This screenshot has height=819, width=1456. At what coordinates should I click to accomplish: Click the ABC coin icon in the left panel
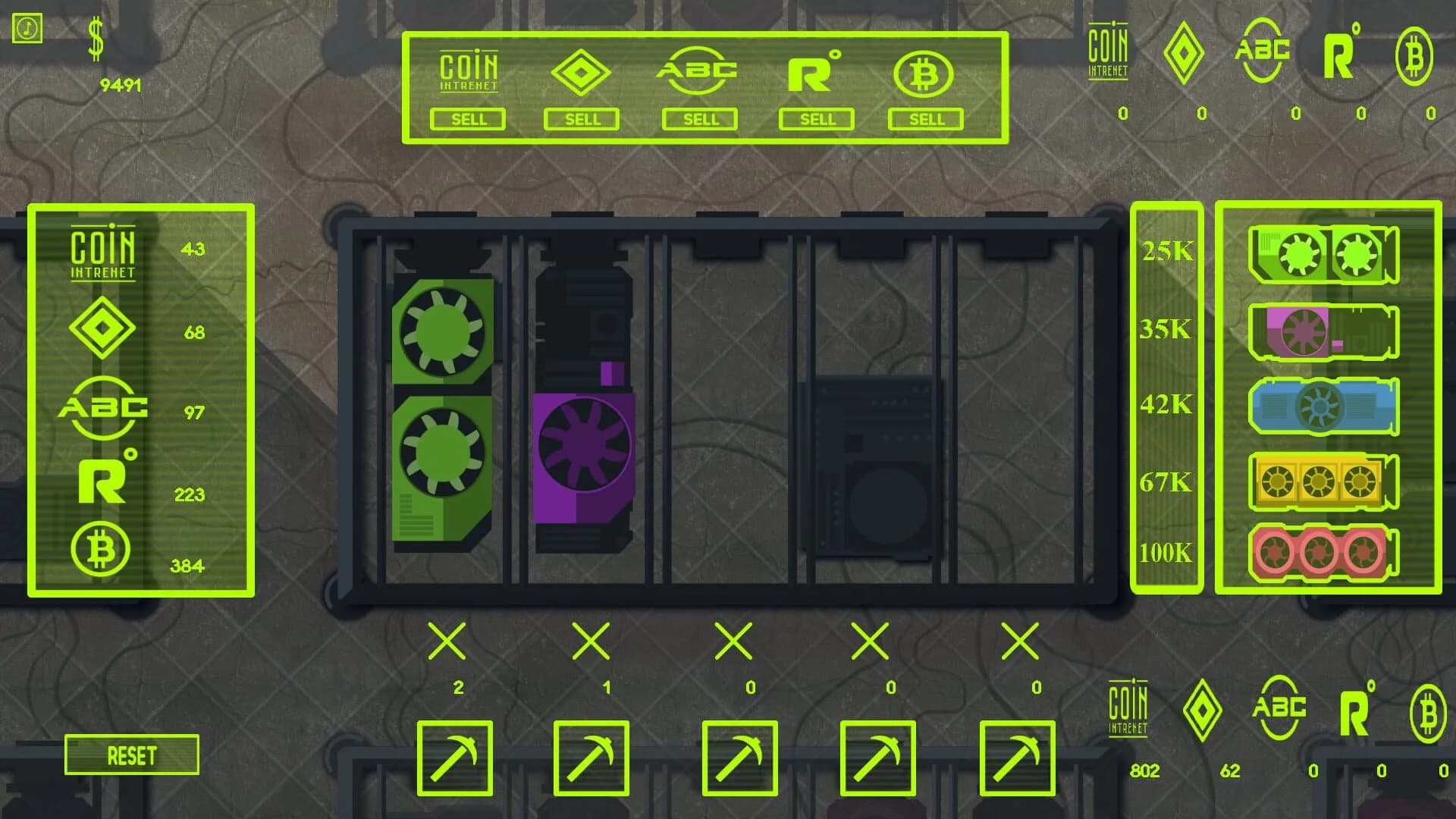104,407
